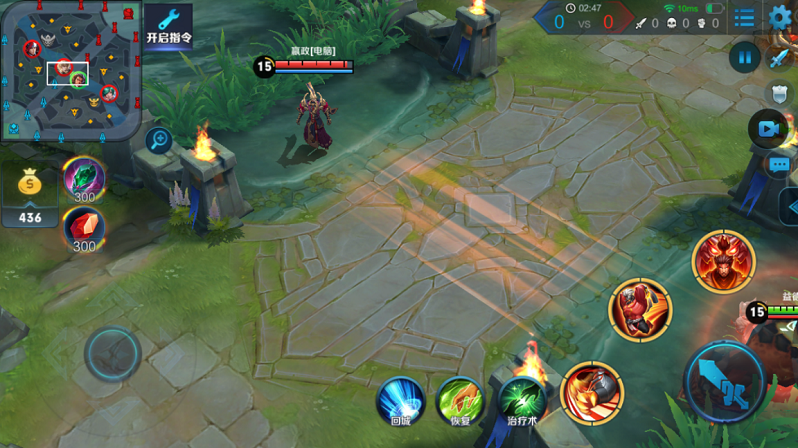
Task: Open the gear settings menu
Action: pyautogui.click(x=780, y=17)
